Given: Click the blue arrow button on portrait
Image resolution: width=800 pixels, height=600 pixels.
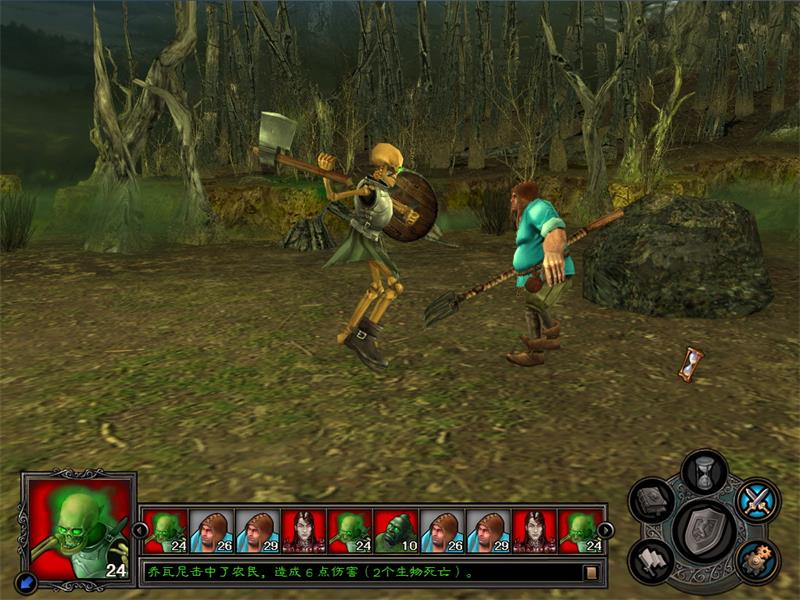Looking at the screenshot, I should tap(26, 581).
